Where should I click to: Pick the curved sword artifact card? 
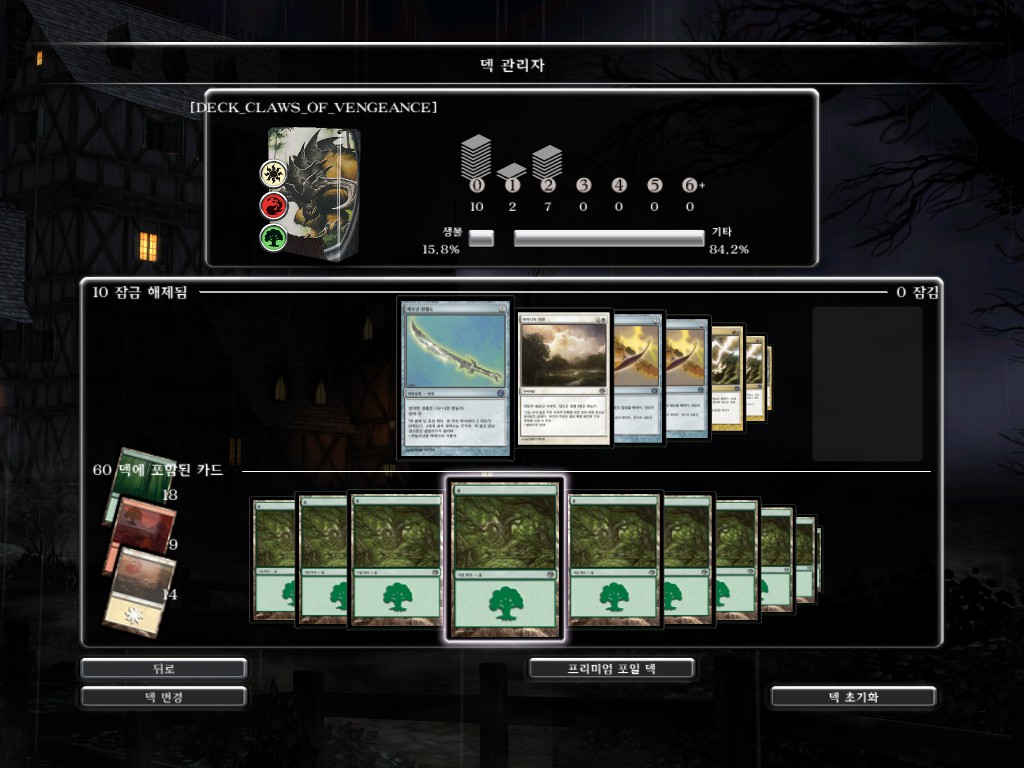pyautogui.click(x=455, y=376)
